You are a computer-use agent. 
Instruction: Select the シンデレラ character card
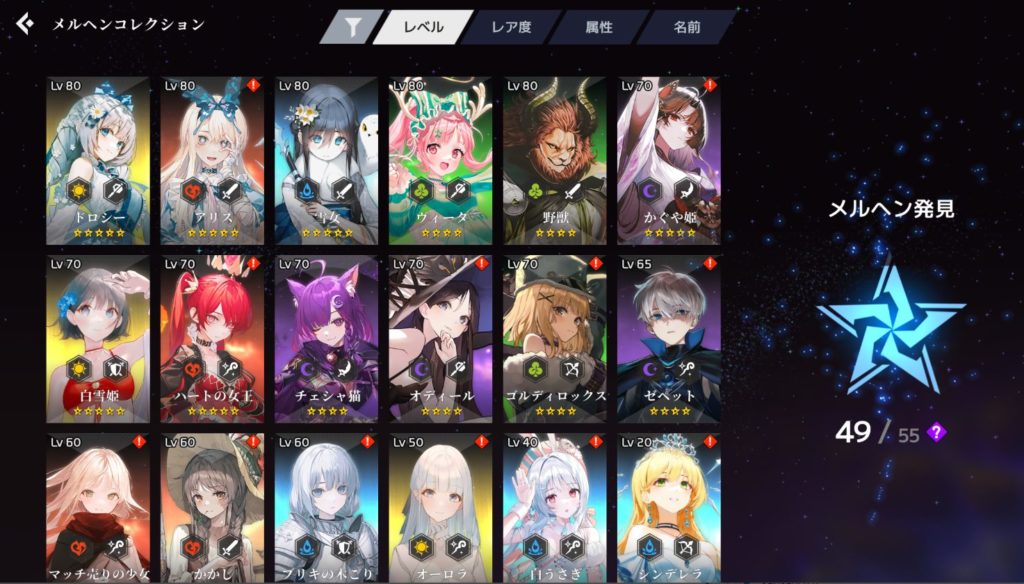click(x=669, y=508)
